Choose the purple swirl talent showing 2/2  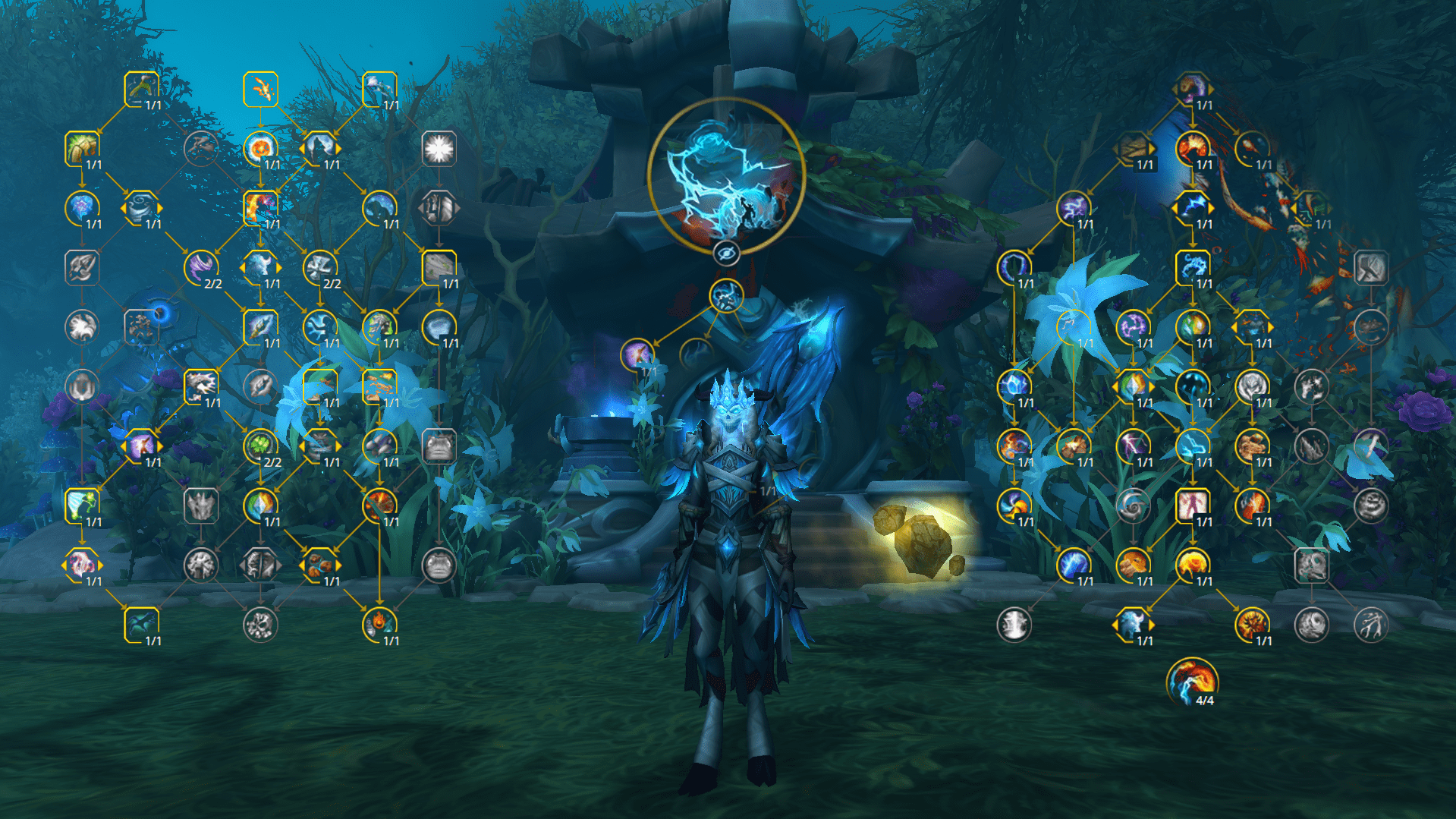pos(200,267)
